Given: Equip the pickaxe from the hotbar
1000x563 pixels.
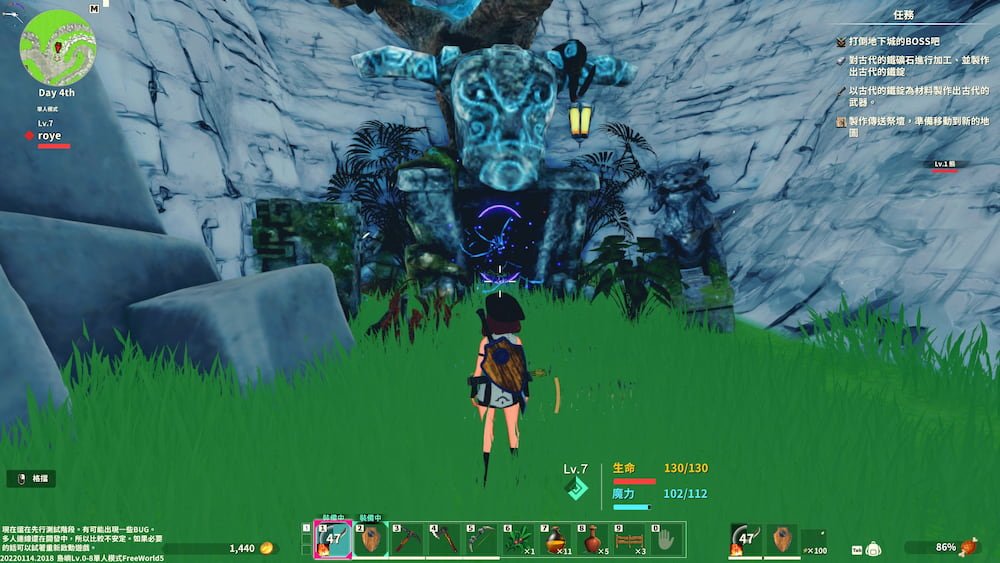Looking at the screenshot, I should [408, 541].
